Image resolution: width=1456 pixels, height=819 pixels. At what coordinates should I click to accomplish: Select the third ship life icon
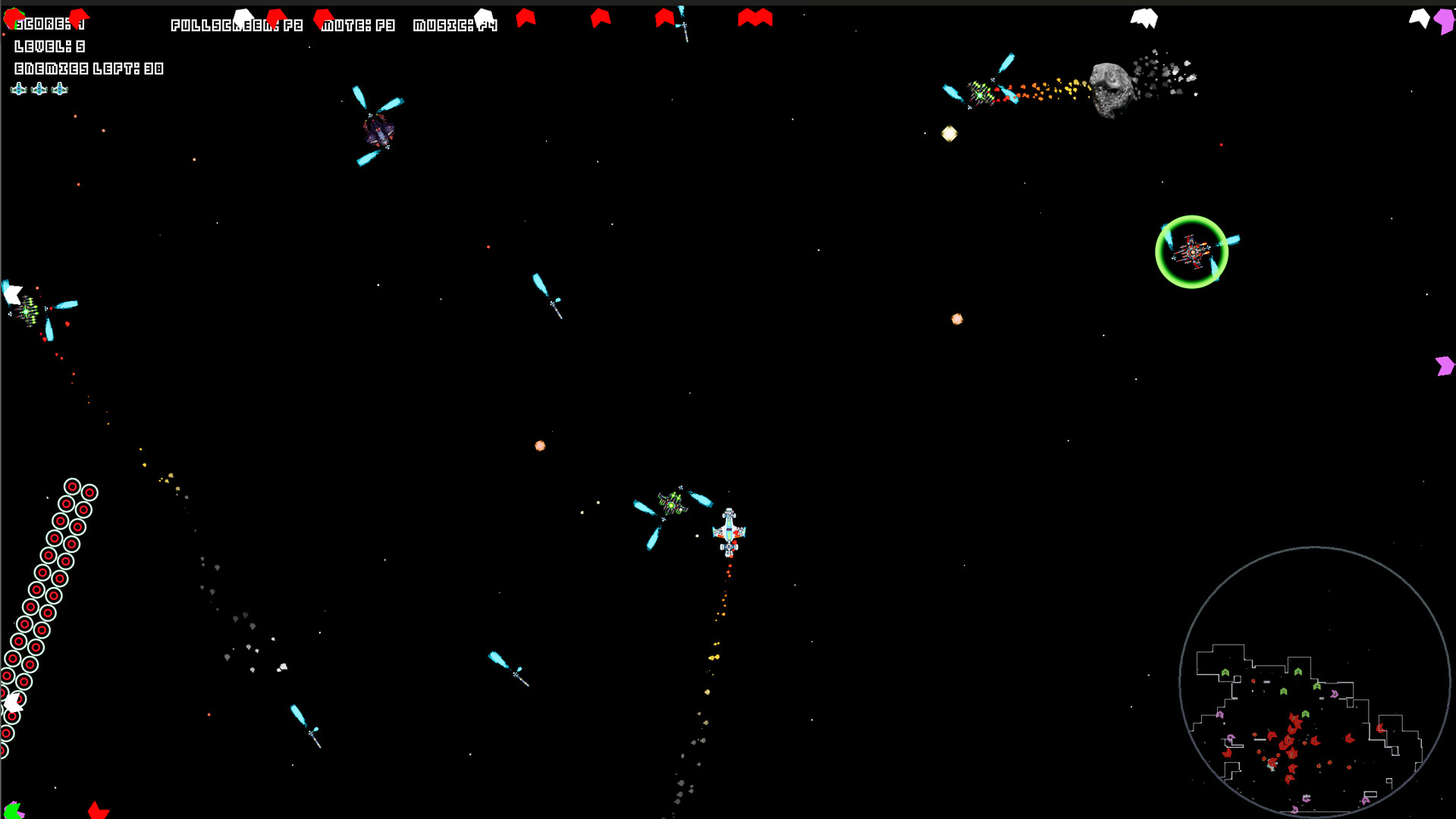(58, 89)
